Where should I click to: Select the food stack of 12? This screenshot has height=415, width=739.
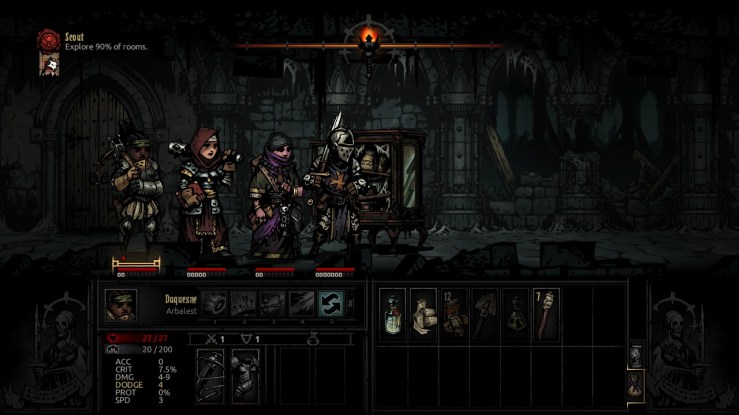point(455,313)
